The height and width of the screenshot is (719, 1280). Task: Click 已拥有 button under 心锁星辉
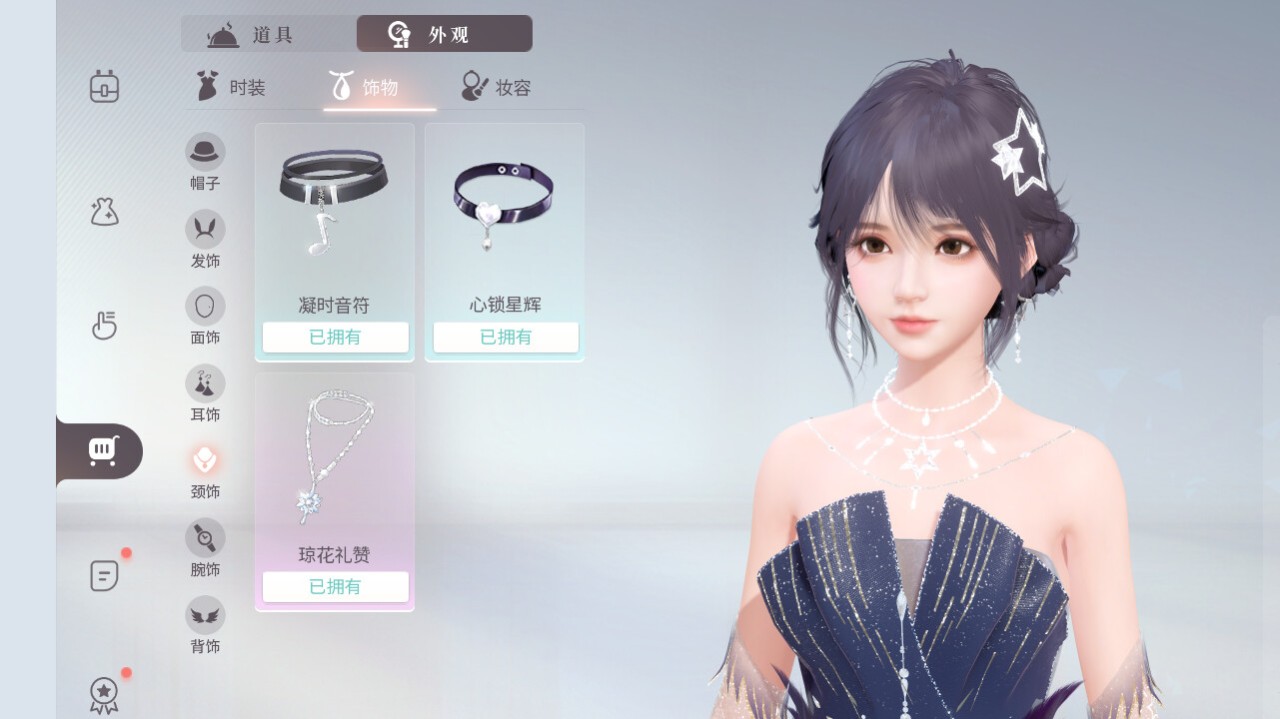tap(505, 337)
